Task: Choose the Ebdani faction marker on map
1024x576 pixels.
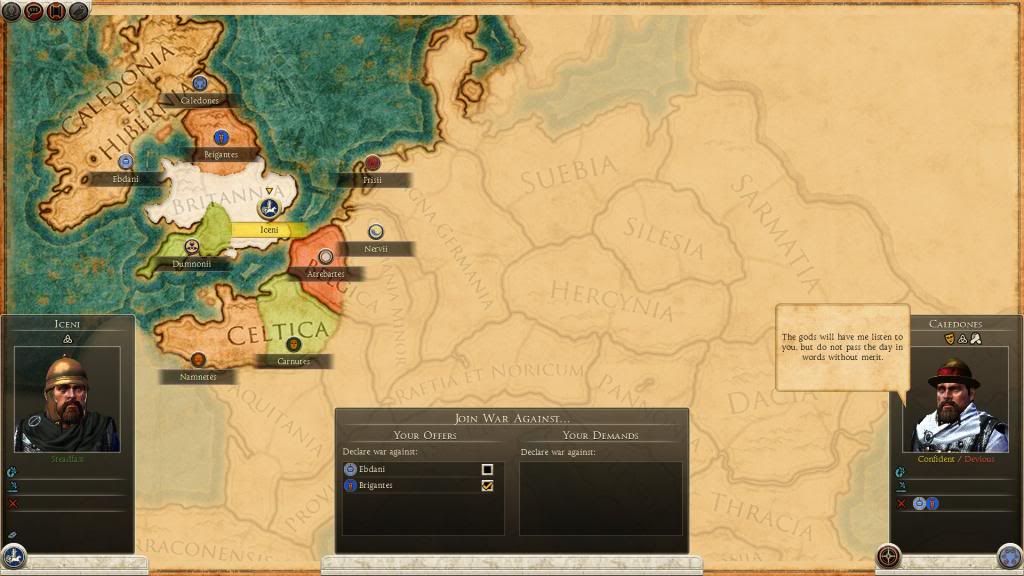Action: (126, 162)
